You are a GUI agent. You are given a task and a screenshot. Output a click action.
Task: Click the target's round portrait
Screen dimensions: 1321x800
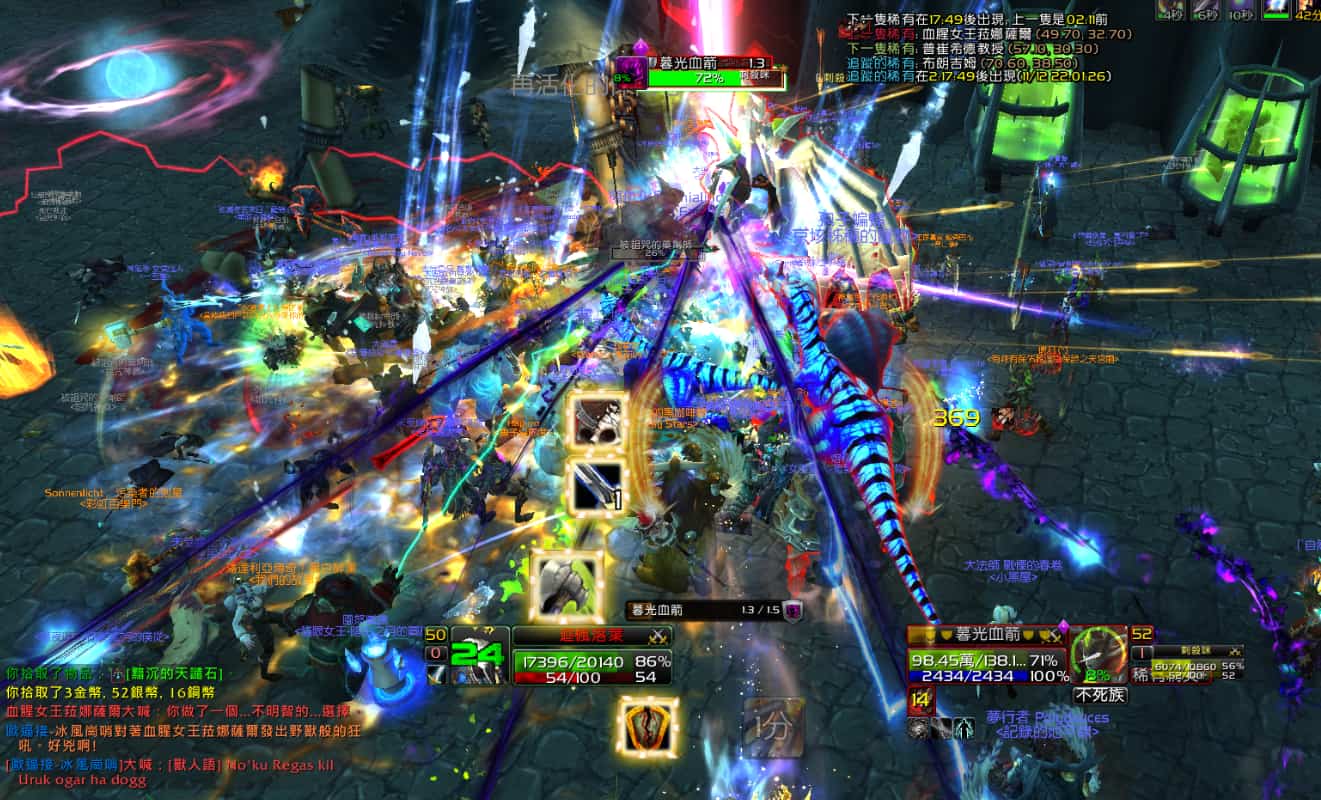pyautogui.click(x=1098, y=655)
